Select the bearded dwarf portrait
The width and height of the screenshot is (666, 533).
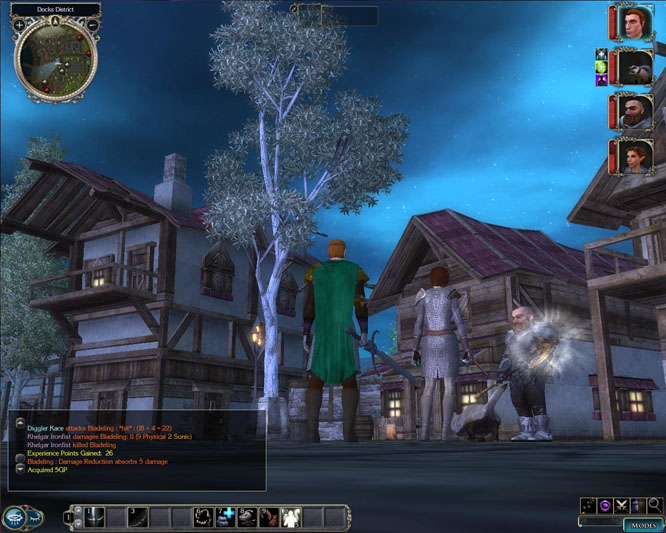coord(633,111)
